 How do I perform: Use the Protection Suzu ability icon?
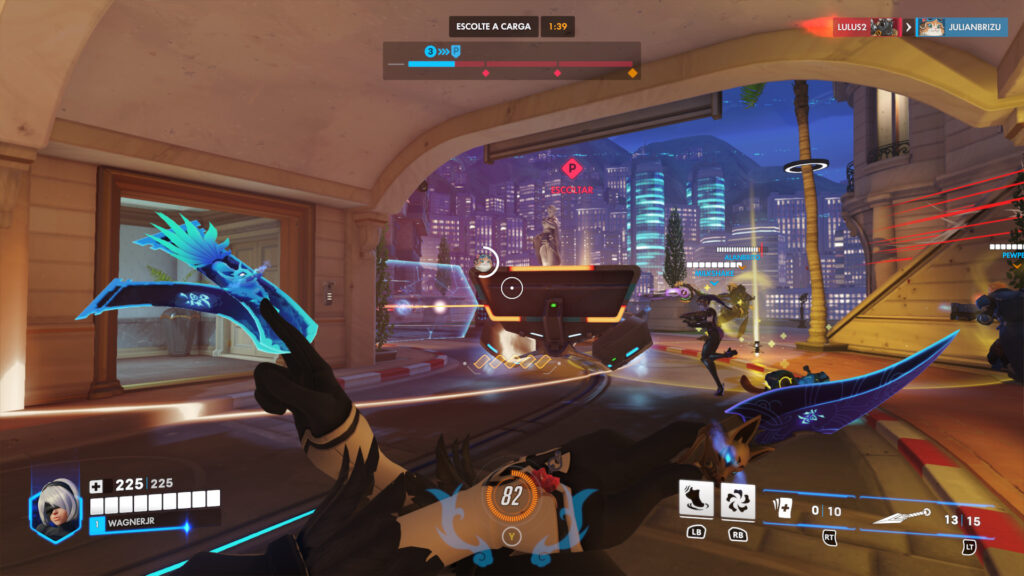(738, 501)
